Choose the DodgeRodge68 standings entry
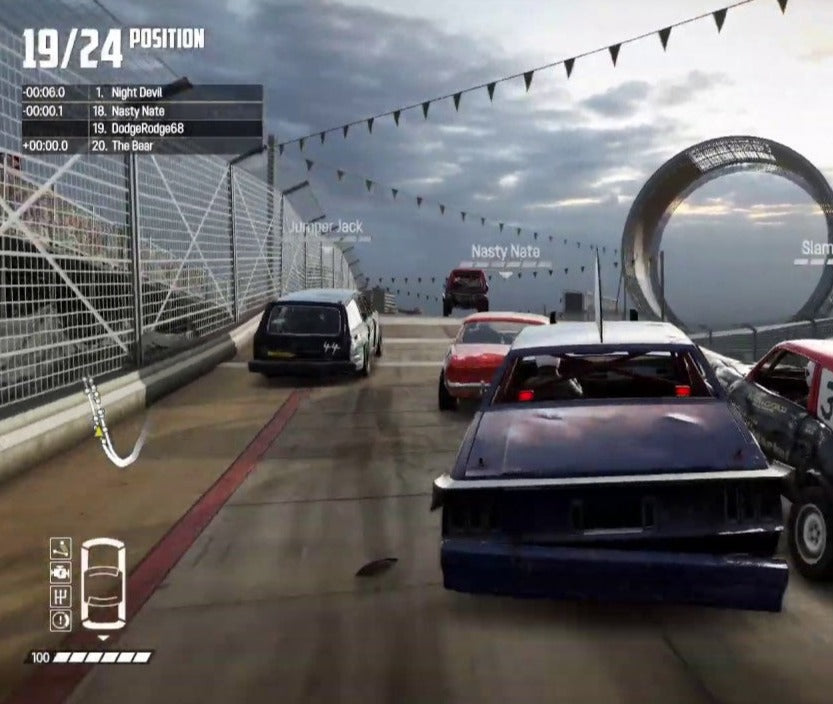 pyautogui.click(x=142, y=128)
